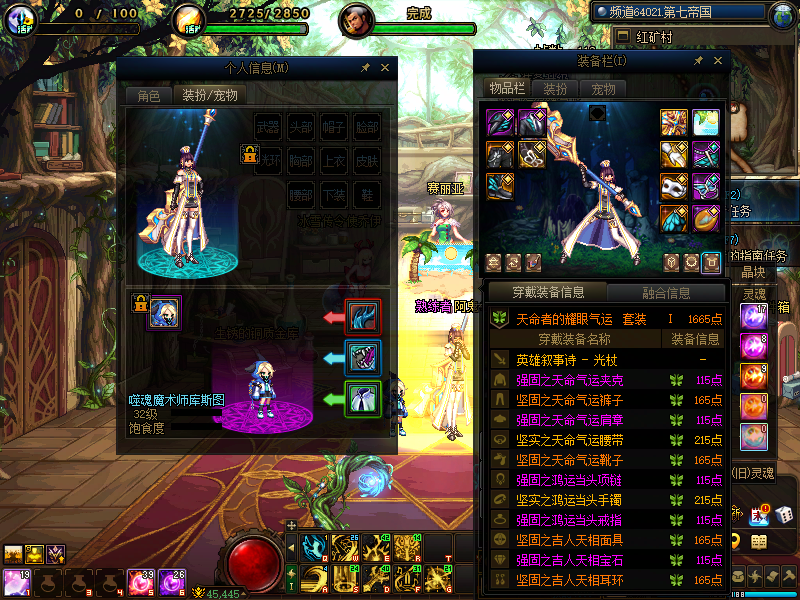Viewport: 800px width, 600px height.
Task: Pick the red-framed pet equipment slot
Action: (x=362, y=317)
